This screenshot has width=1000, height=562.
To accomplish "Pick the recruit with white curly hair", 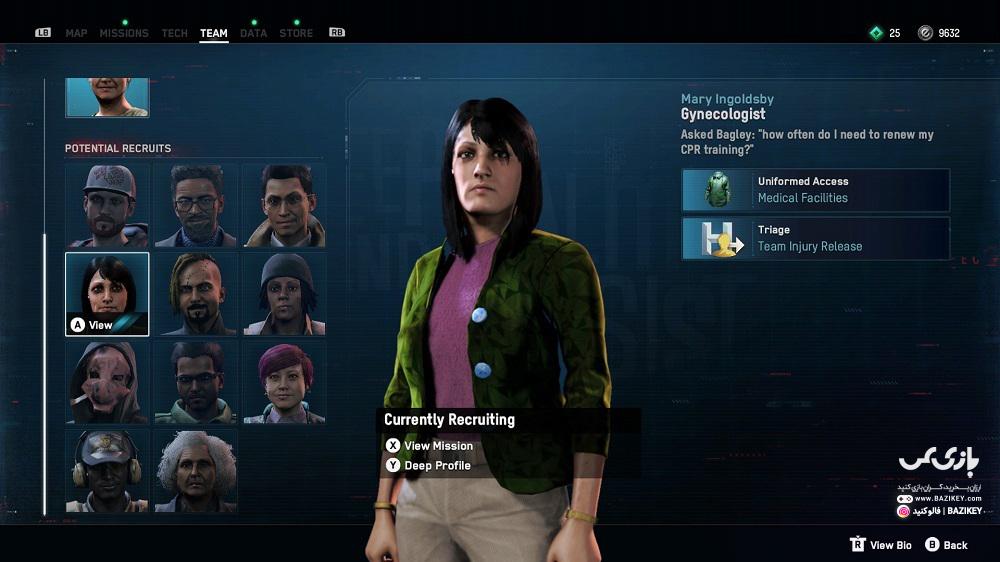I will click(196, 470).
